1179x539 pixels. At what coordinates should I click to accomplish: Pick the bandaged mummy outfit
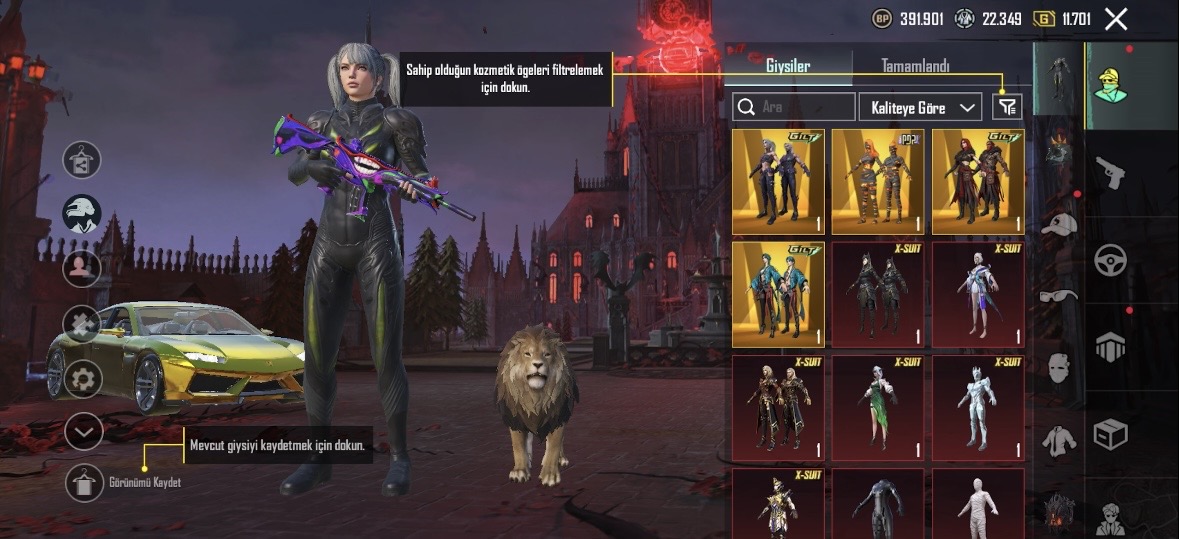click(978, 504)
